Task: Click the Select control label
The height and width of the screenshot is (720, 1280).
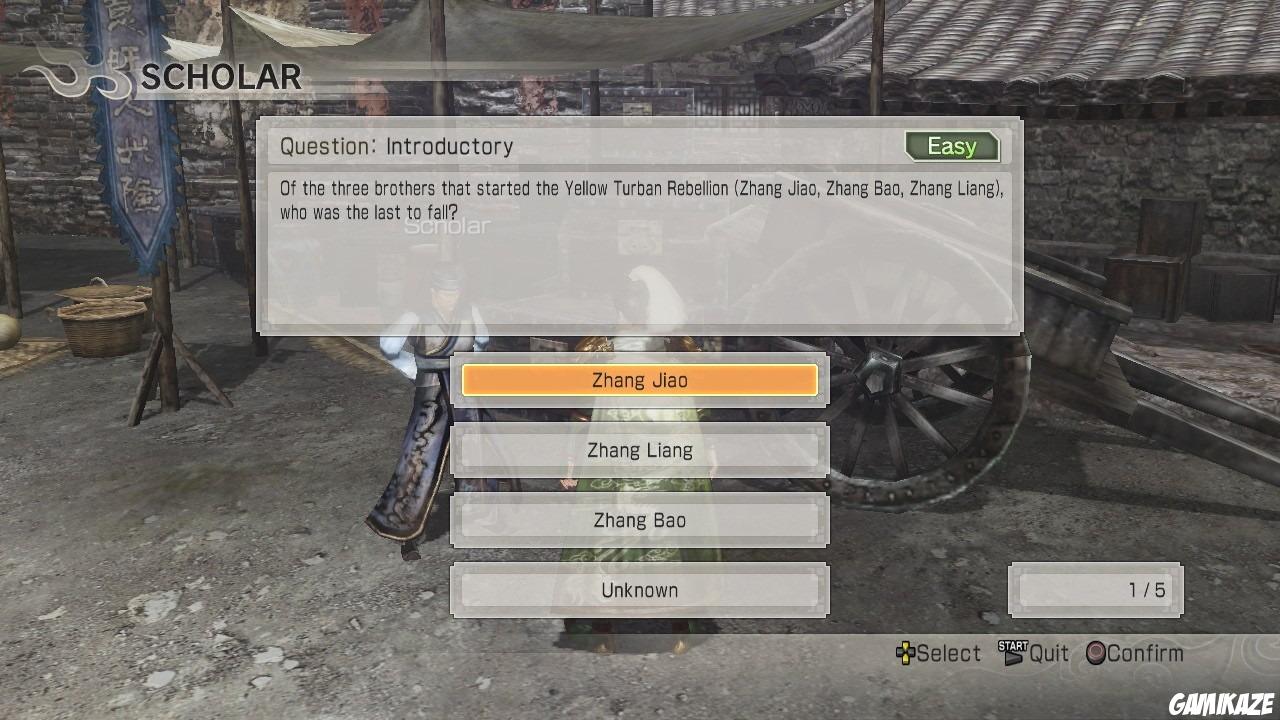Action: pyautogui.click(x=948, y=653)
